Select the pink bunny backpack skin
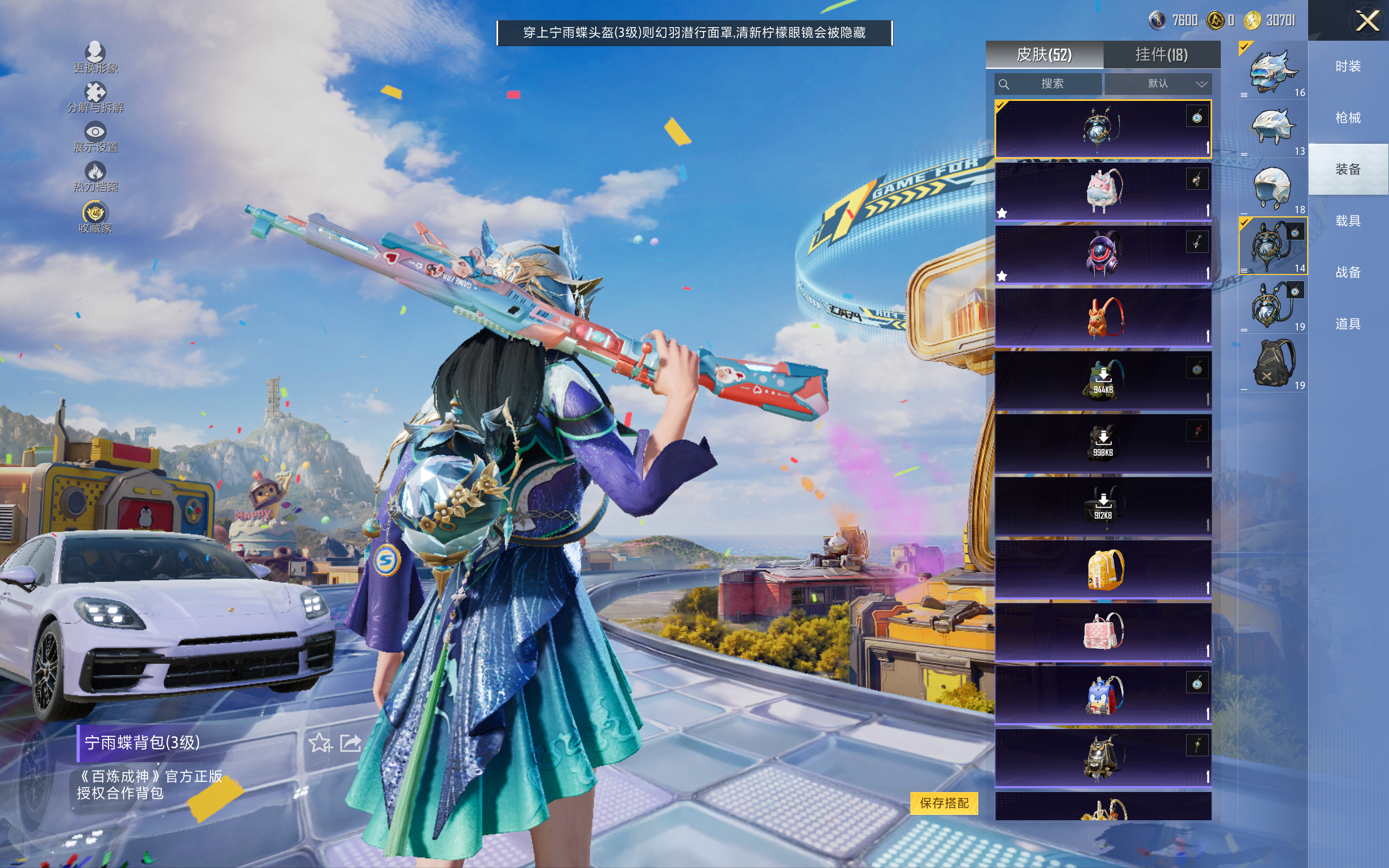The image size is (1389, 868). pos(1103,191)
